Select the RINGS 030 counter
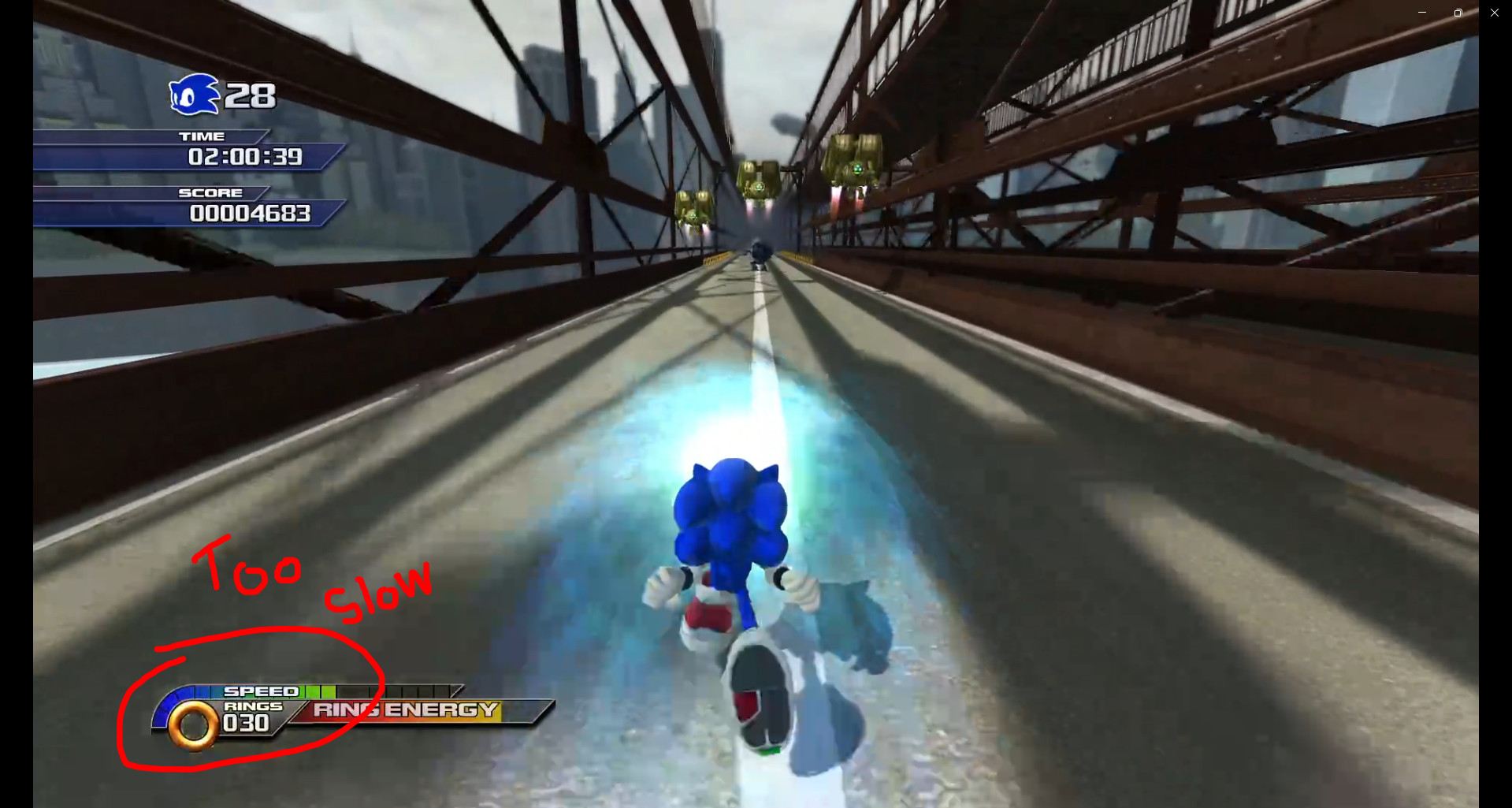 click(249, 716)
